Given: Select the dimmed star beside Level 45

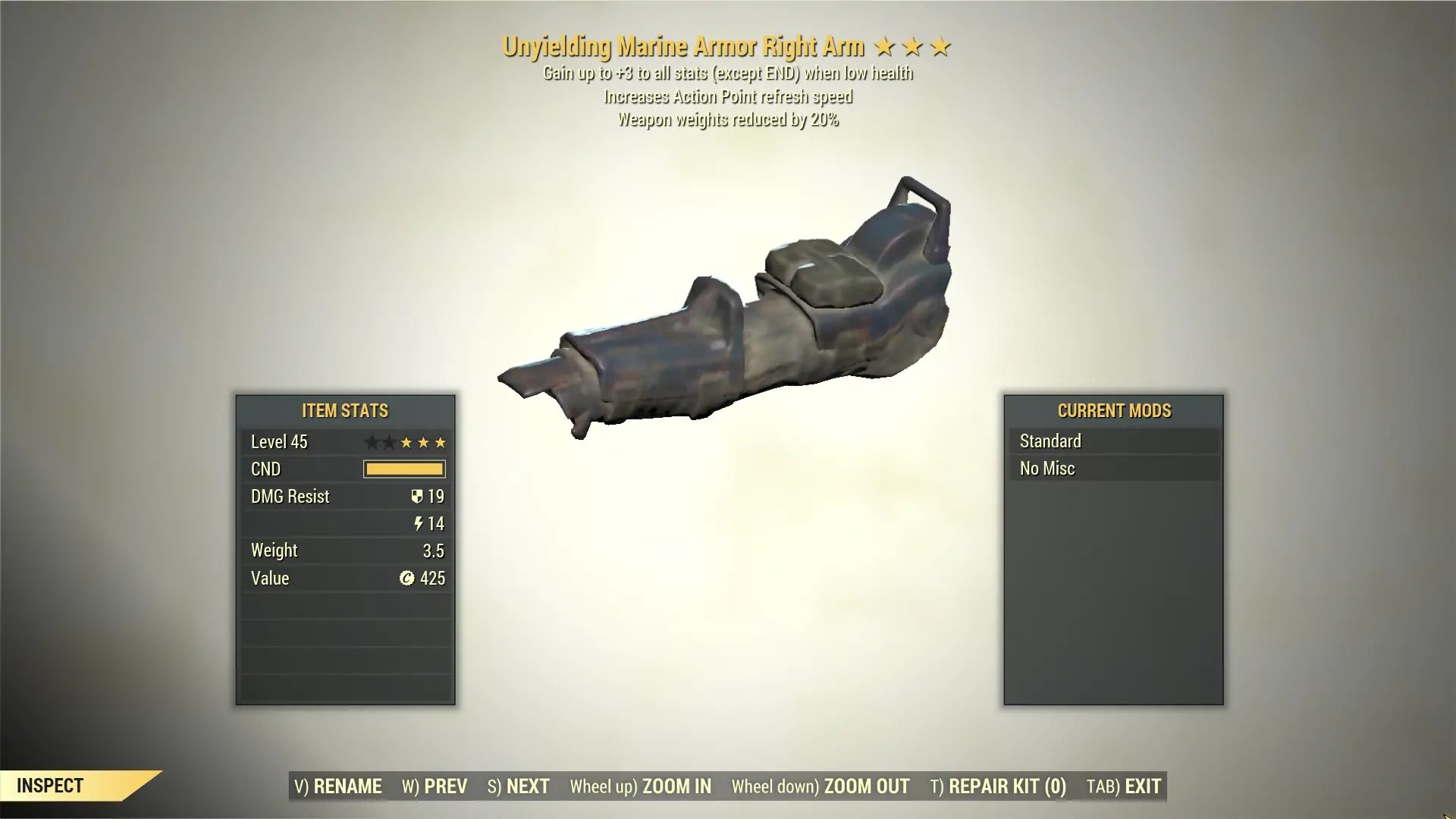Looking at the screenshot, I should [374, 442].
